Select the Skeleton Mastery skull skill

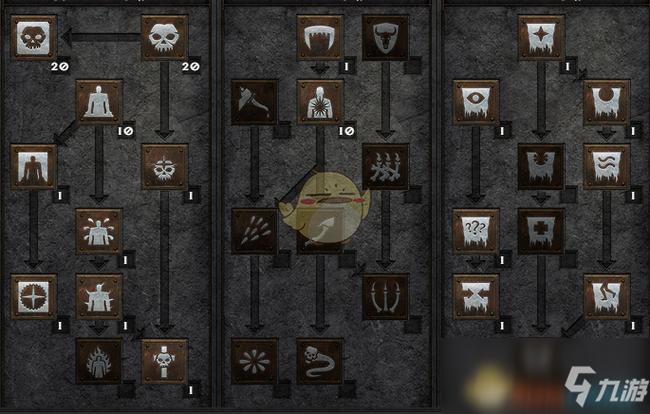[x=34, y=39]
